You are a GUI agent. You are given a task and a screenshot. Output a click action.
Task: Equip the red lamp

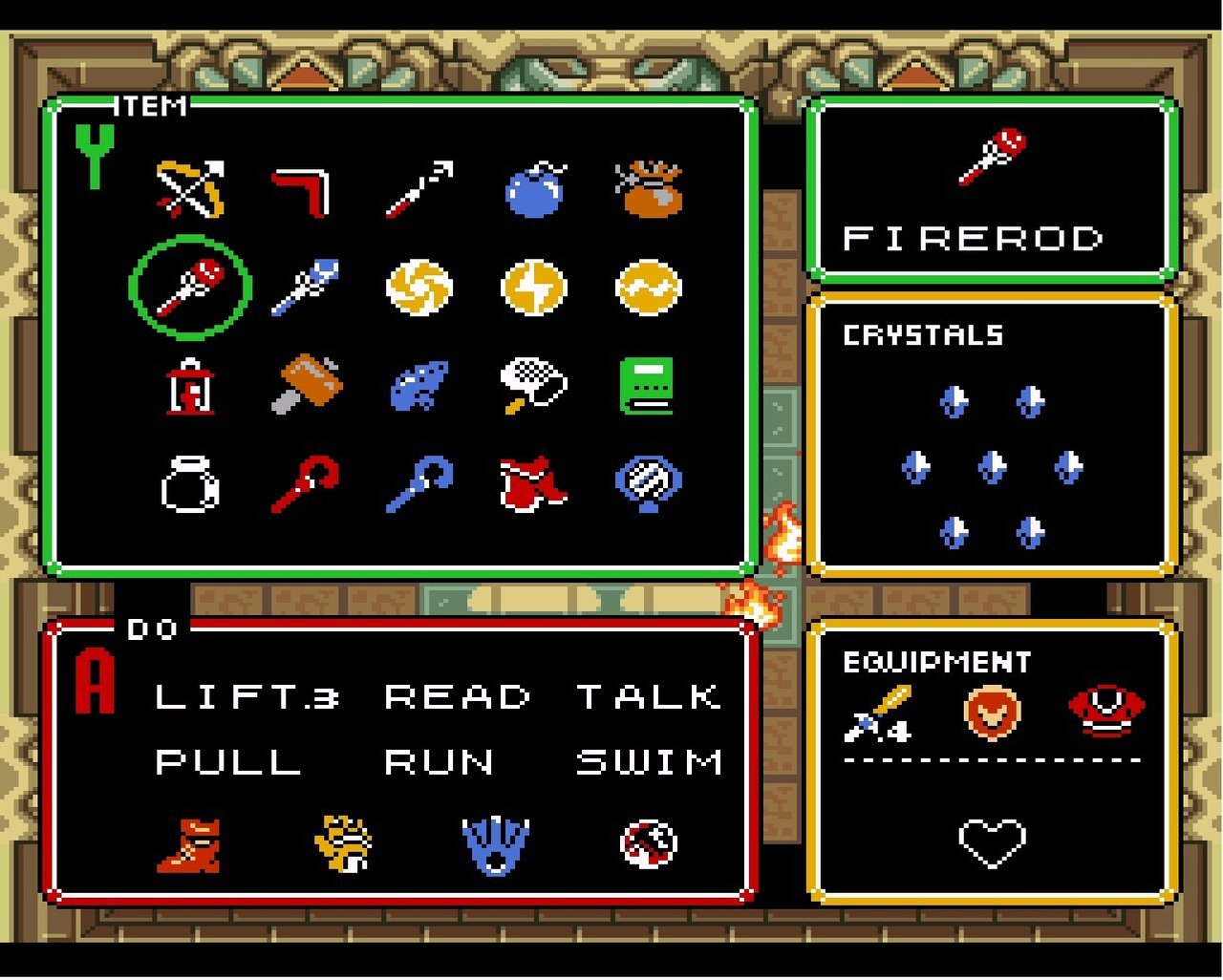[x=190, y=387]
